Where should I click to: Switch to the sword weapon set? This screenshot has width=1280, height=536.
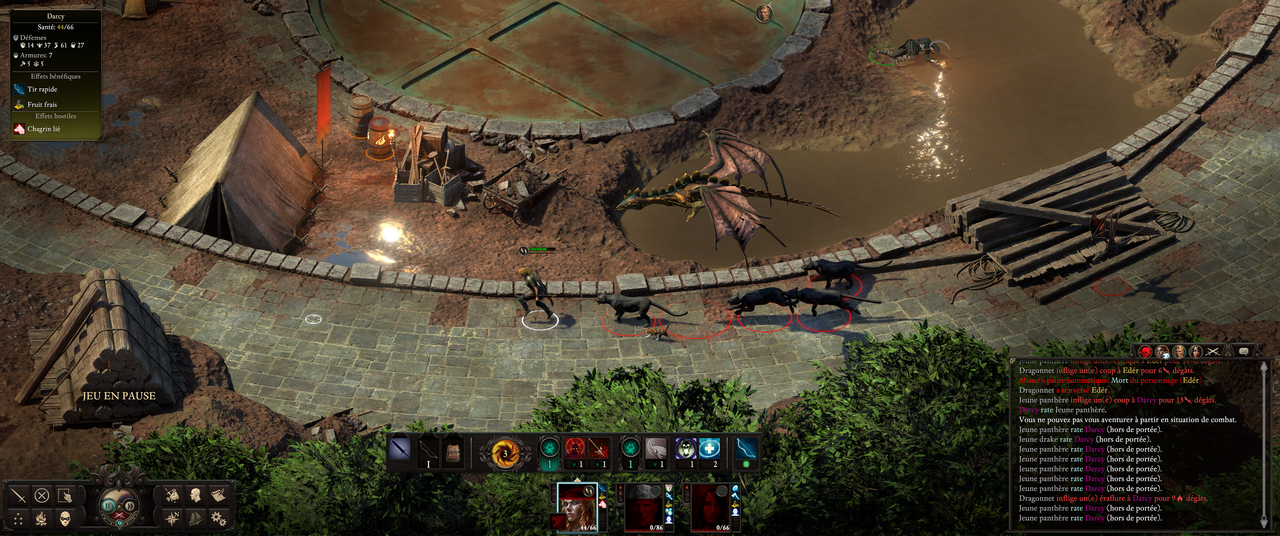click(402, 449)
